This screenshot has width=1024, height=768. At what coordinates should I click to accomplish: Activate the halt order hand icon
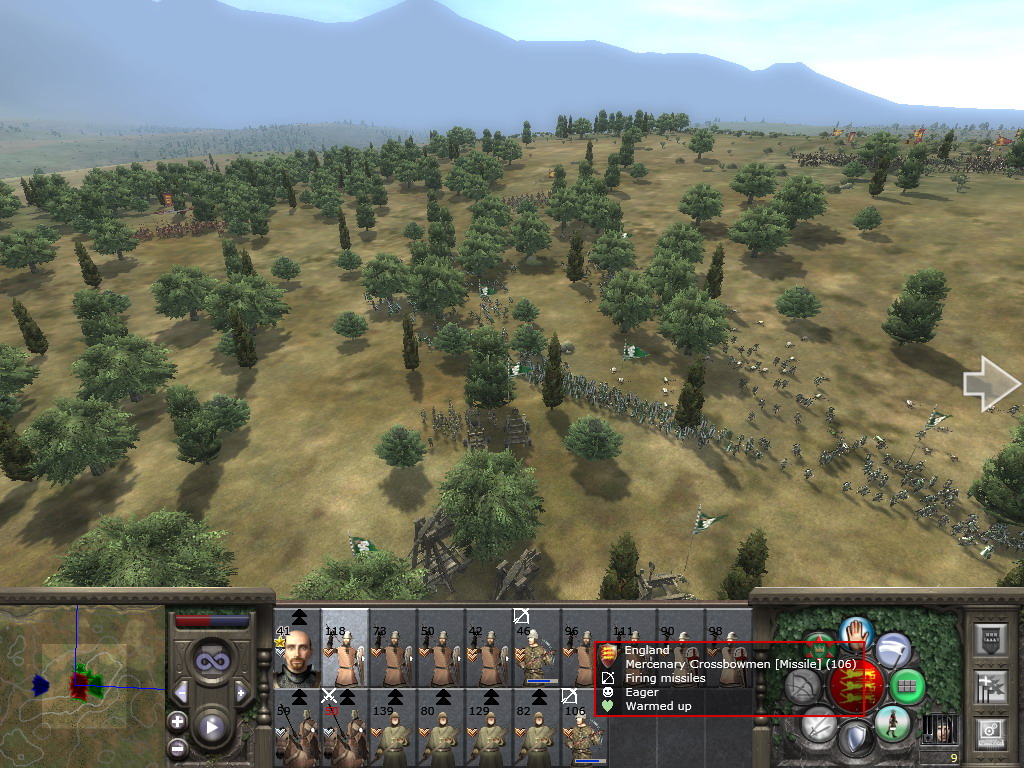coord(856,631)
